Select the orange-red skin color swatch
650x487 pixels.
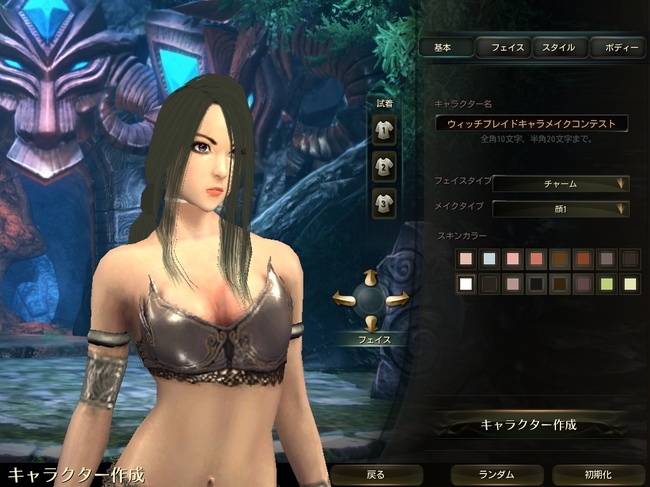click(583, 259)
